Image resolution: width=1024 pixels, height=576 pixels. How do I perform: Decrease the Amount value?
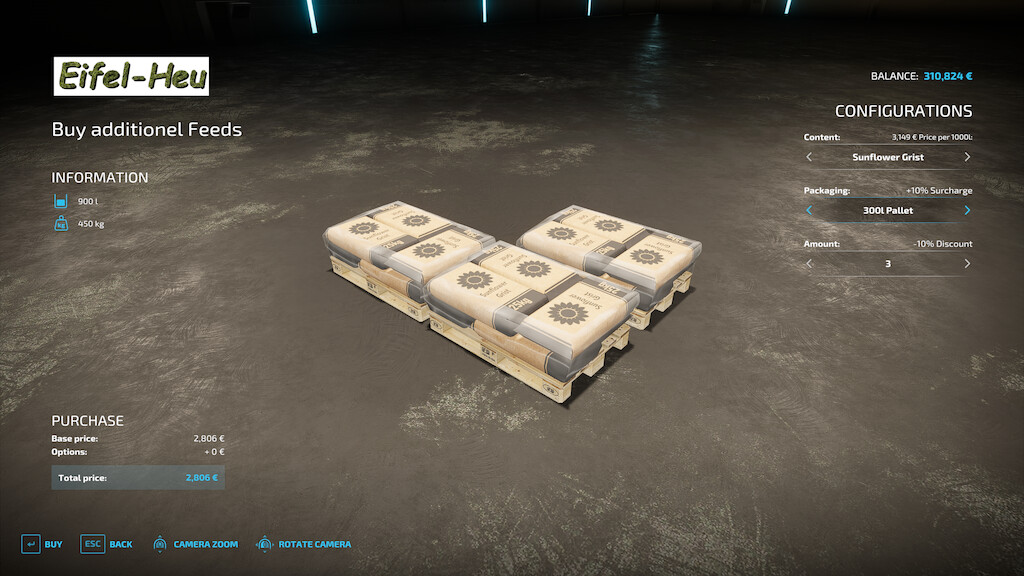(809, 264)
